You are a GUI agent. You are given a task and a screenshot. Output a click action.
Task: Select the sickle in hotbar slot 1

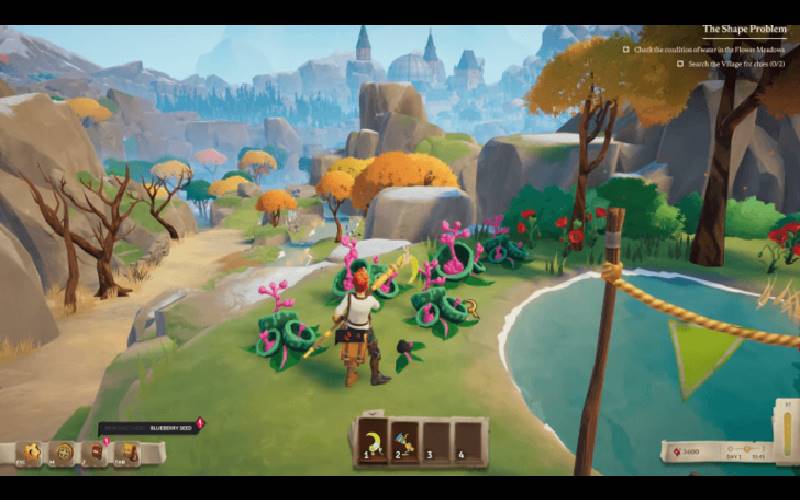coord(372,440)
